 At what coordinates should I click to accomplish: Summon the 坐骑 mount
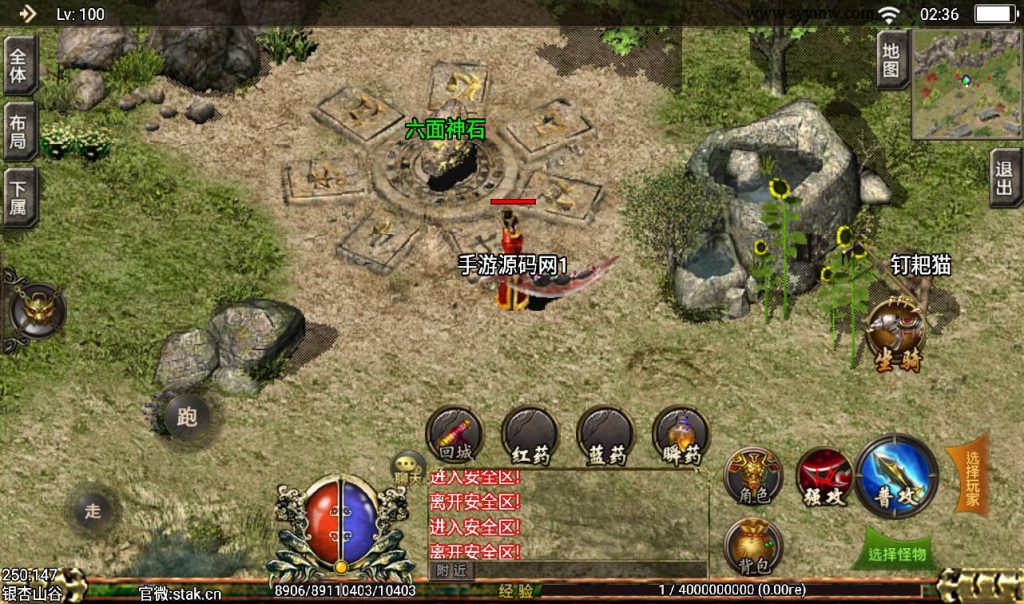[x=894, y=335]
